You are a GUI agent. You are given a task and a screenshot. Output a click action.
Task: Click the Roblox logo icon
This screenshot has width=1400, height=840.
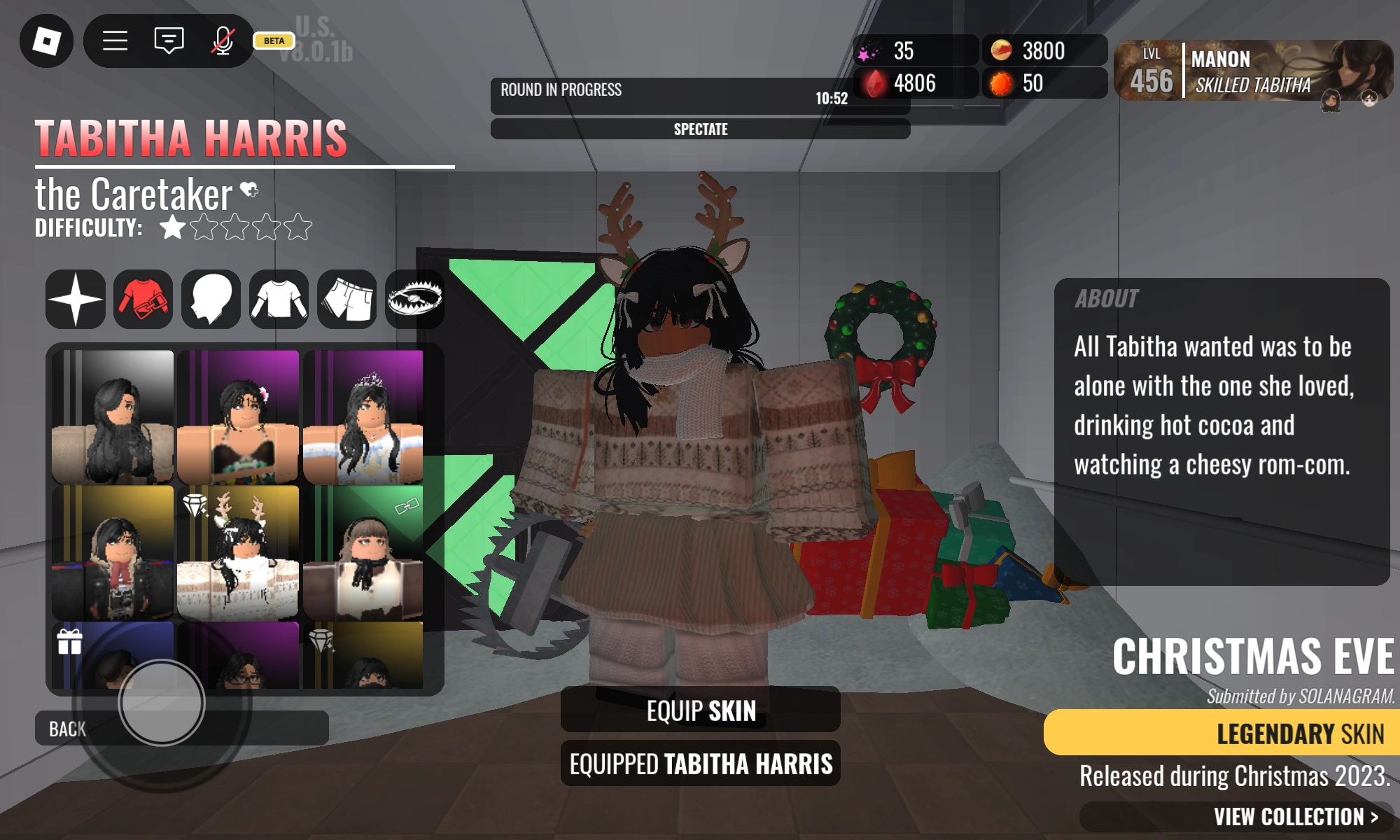(45, 41)
